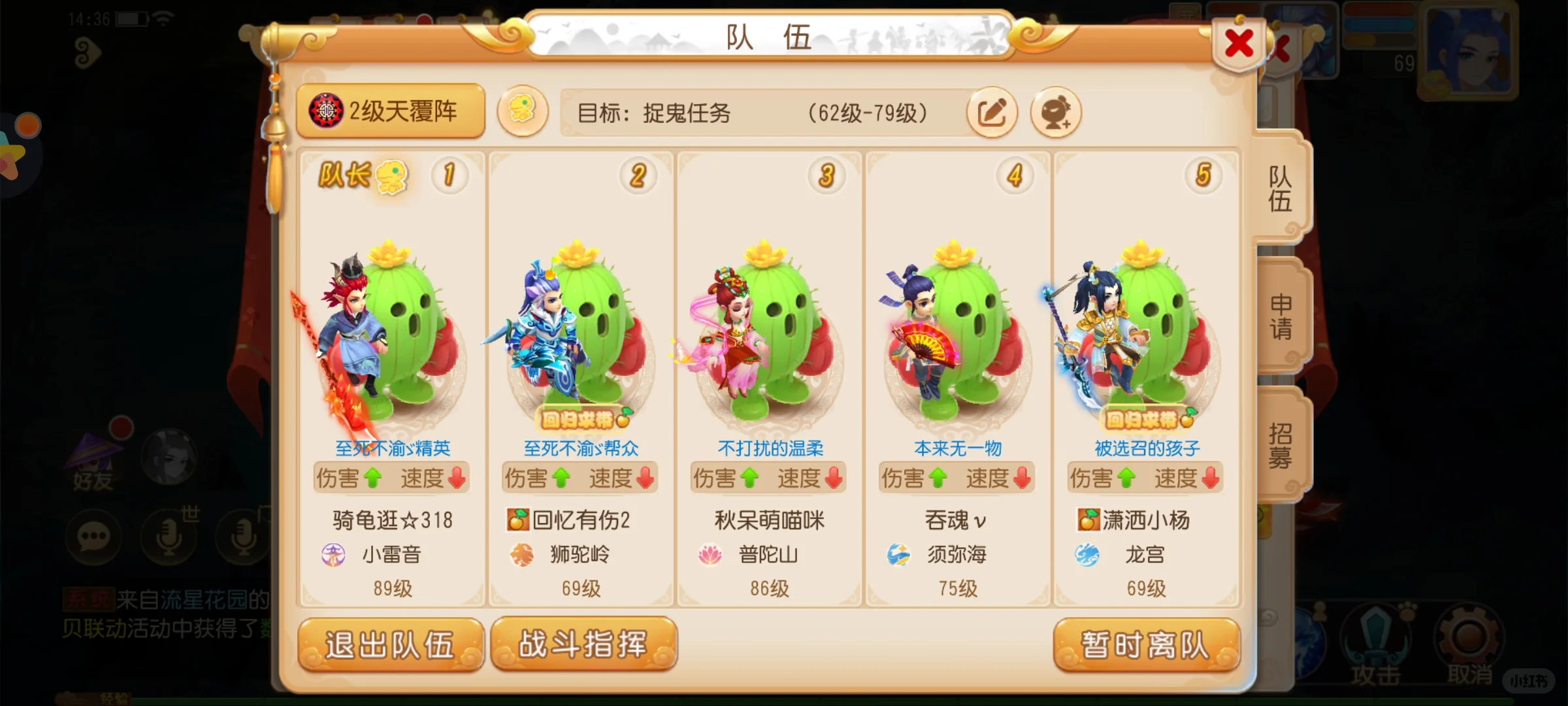Click the 普陀山 lotus icon under 秋呆萌喵咪
The width and height of the screenshot is (1568, 706).
pos(710,554)
